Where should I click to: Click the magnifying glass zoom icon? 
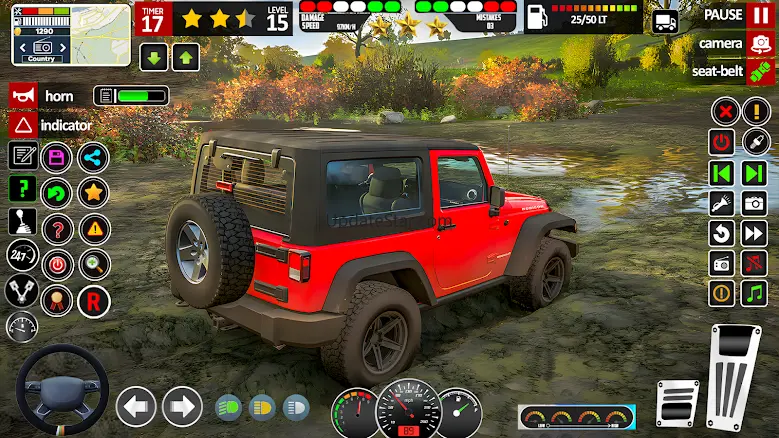point(93,264)
